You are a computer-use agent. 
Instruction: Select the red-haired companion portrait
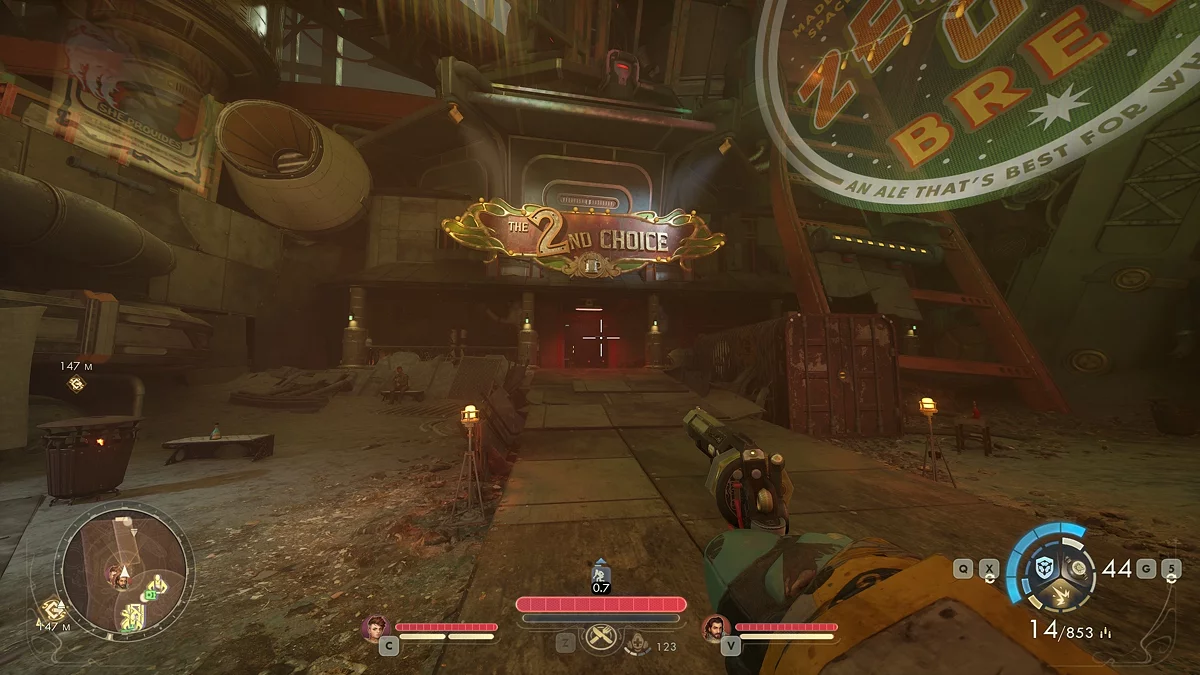[x=375, y=627]
